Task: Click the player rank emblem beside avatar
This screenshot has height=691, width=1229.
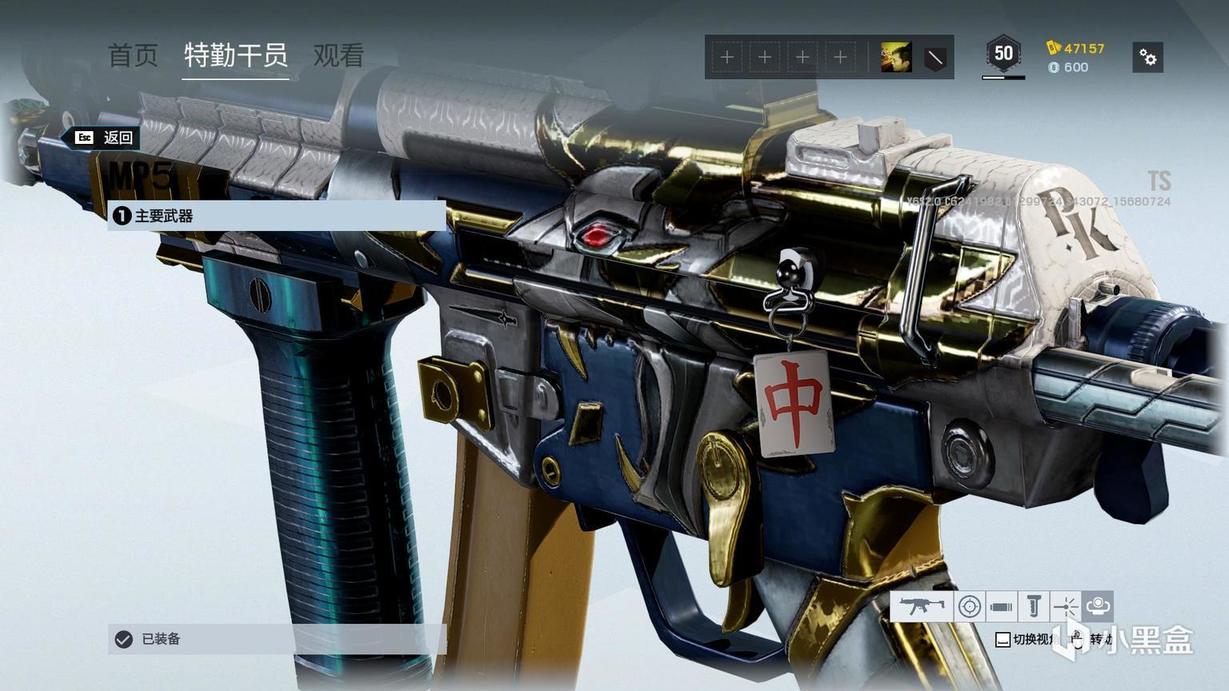Action: [x=933, y=57]
